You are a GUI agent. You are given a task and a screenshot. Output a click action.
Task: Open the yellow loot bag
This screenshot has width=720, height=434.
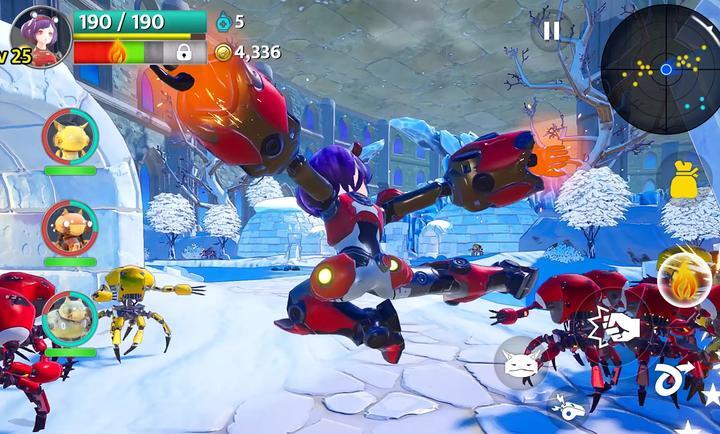point(685,178)
